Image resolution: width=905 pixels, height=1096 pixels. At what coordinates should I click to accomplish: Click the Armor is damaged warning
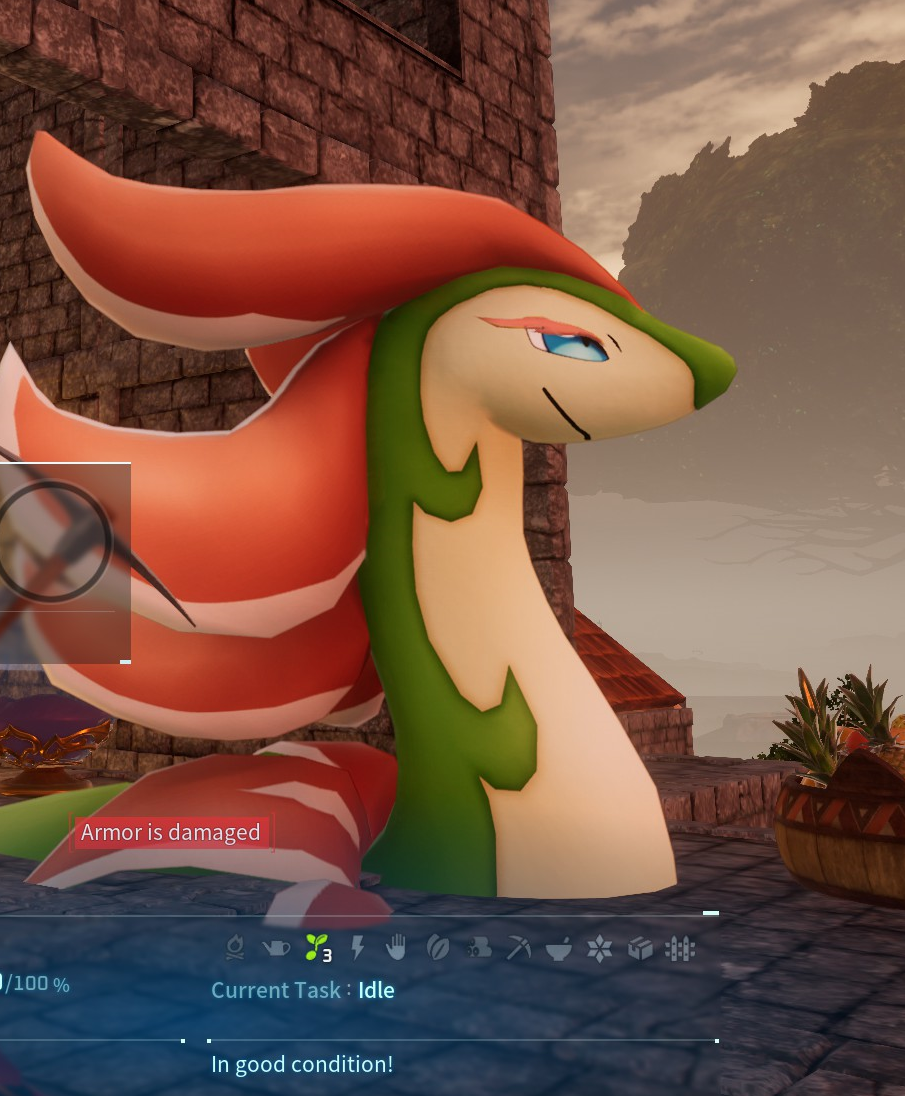click(x=171, y=832)
